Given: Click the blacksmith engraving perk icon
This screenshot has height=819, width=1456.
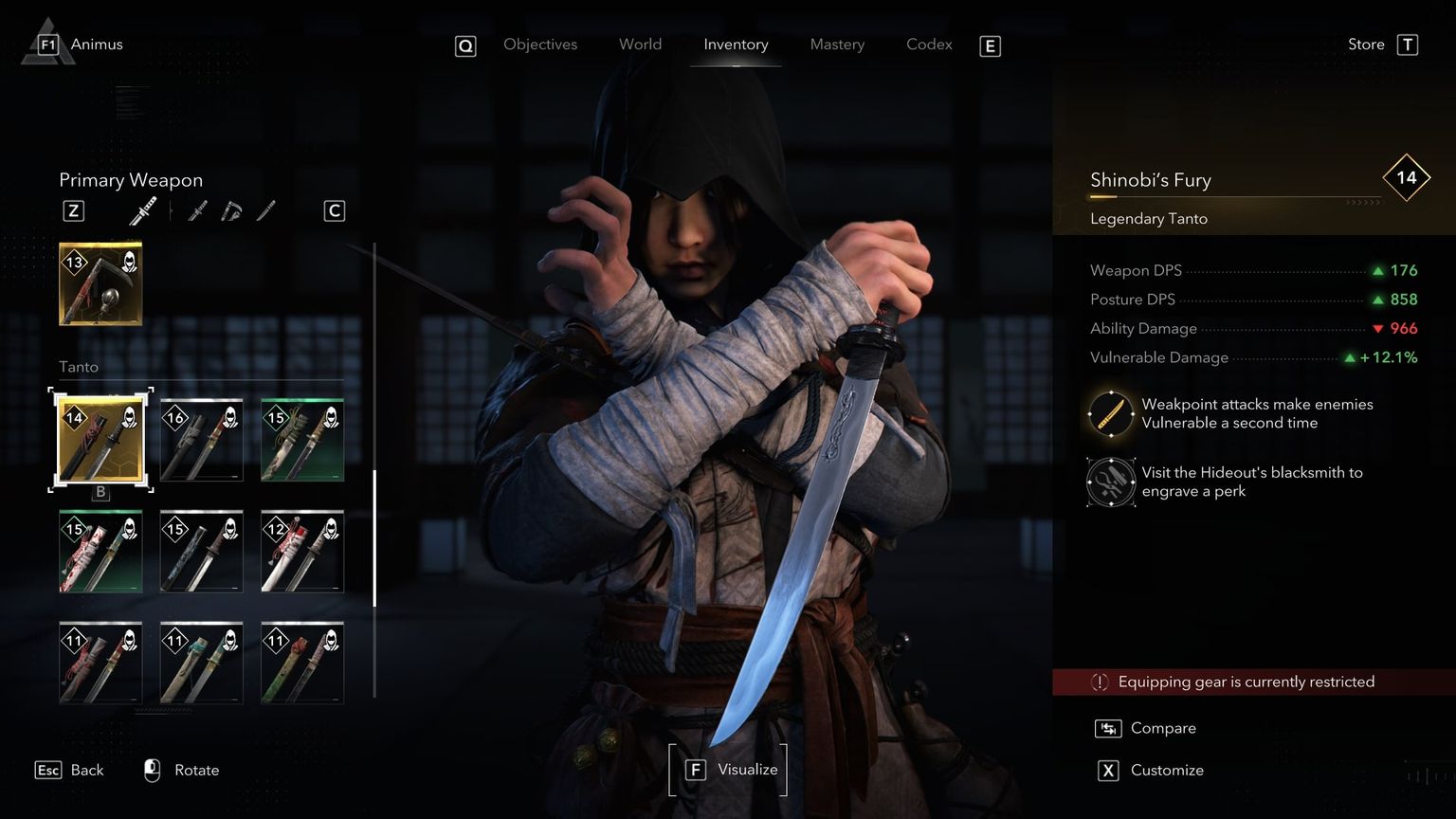Looking at the screenshot, I should click(1110, 482).
